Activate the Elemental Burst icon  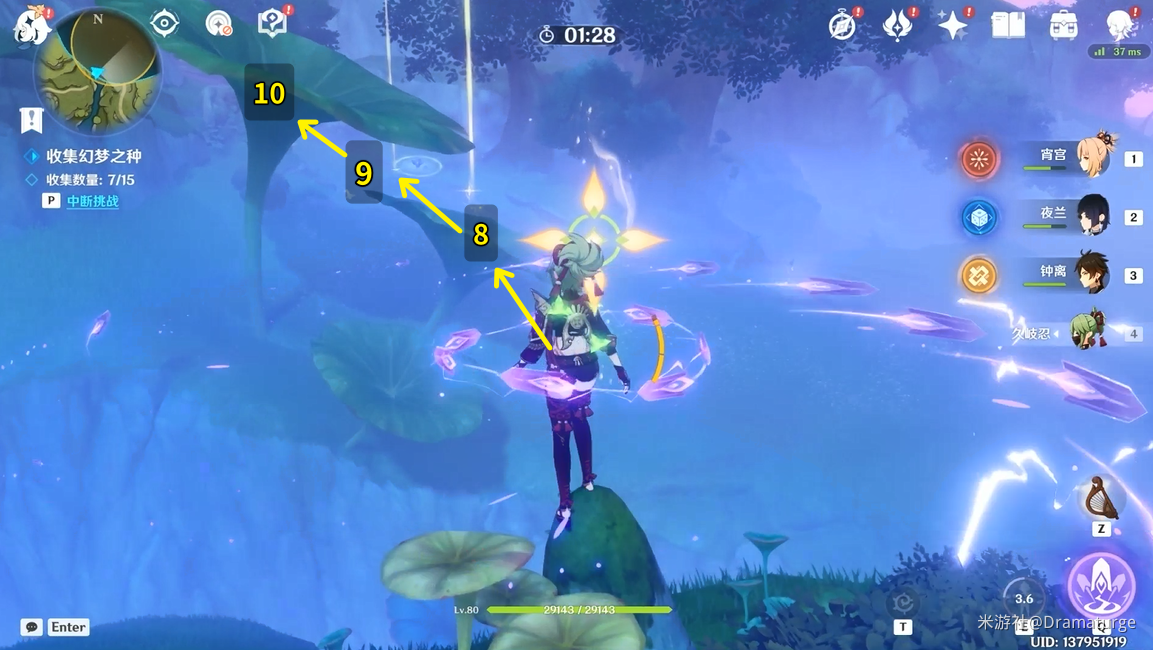1101,585
